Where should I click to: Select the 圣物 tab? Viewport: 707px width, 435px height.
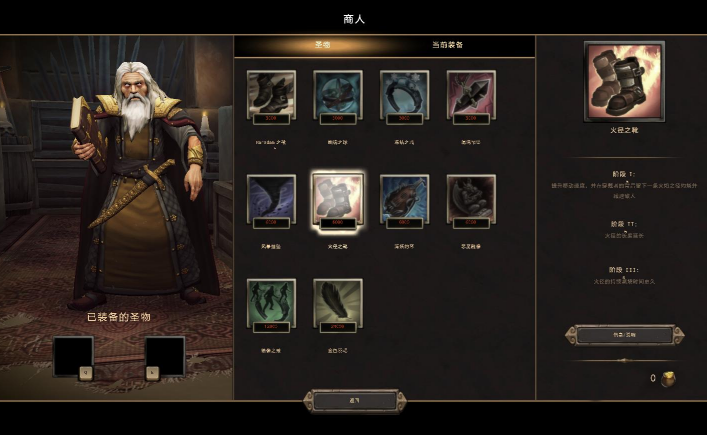click(x=321, y=45)
